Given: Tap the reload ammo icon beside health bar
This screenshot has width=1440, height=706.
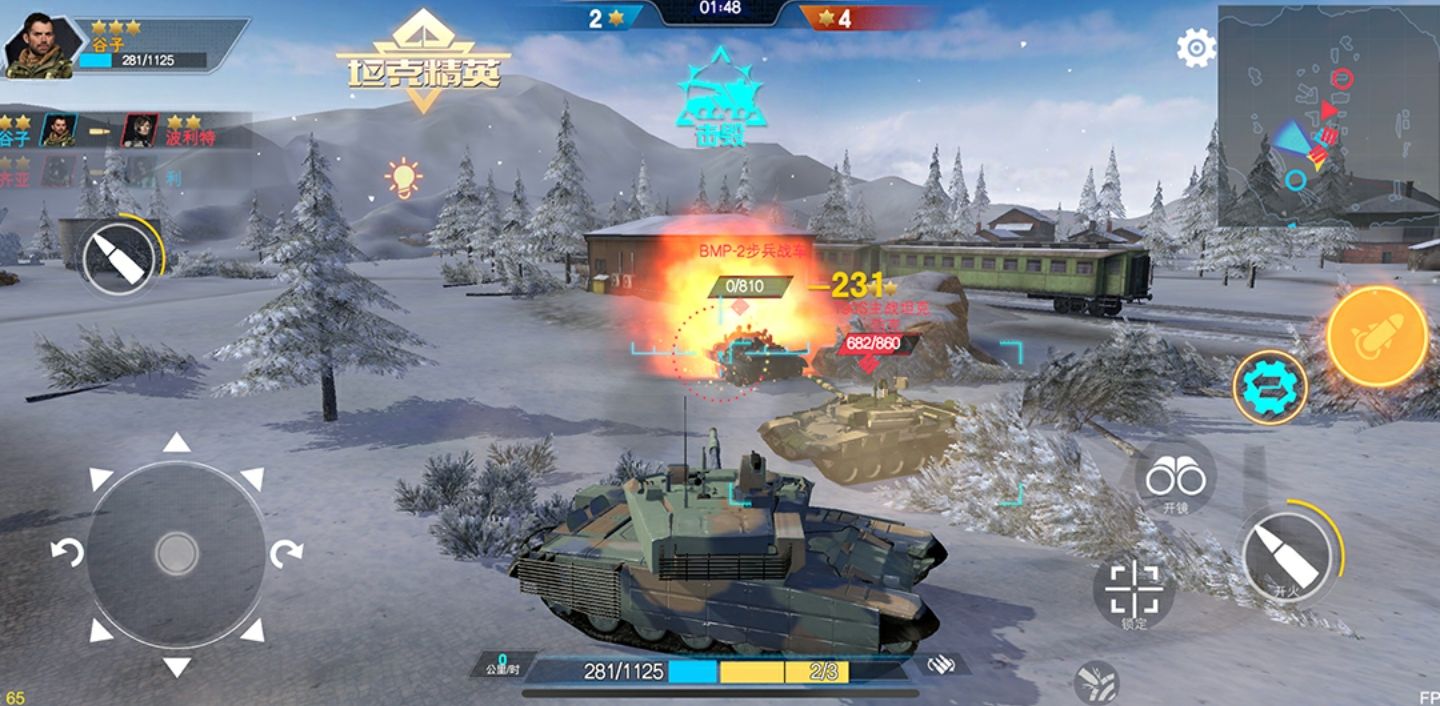Looking at the screenshot, I should pos(940,665).
